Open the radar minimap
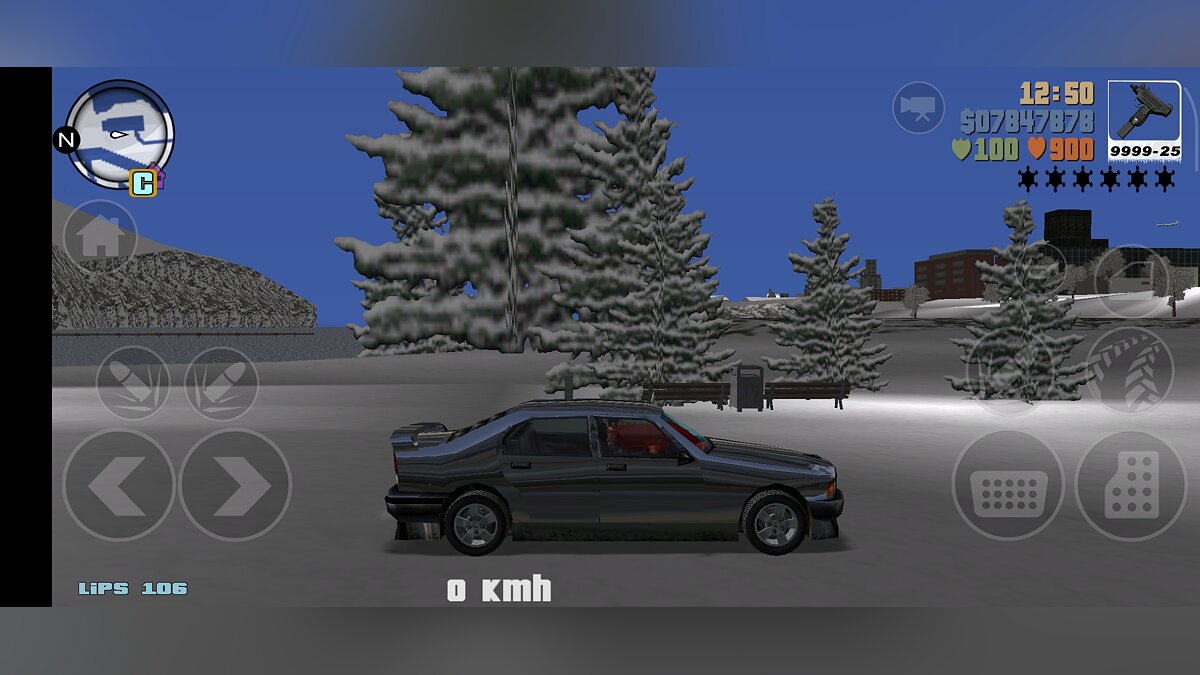Screen dimensions: 1200x675 click(x=120, y=134)
